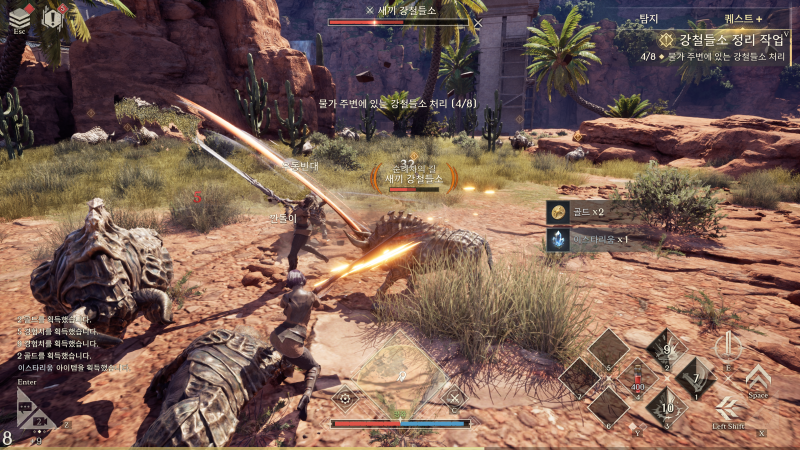Tap the double upward chevron jump icon

click(x=758, y=377)
